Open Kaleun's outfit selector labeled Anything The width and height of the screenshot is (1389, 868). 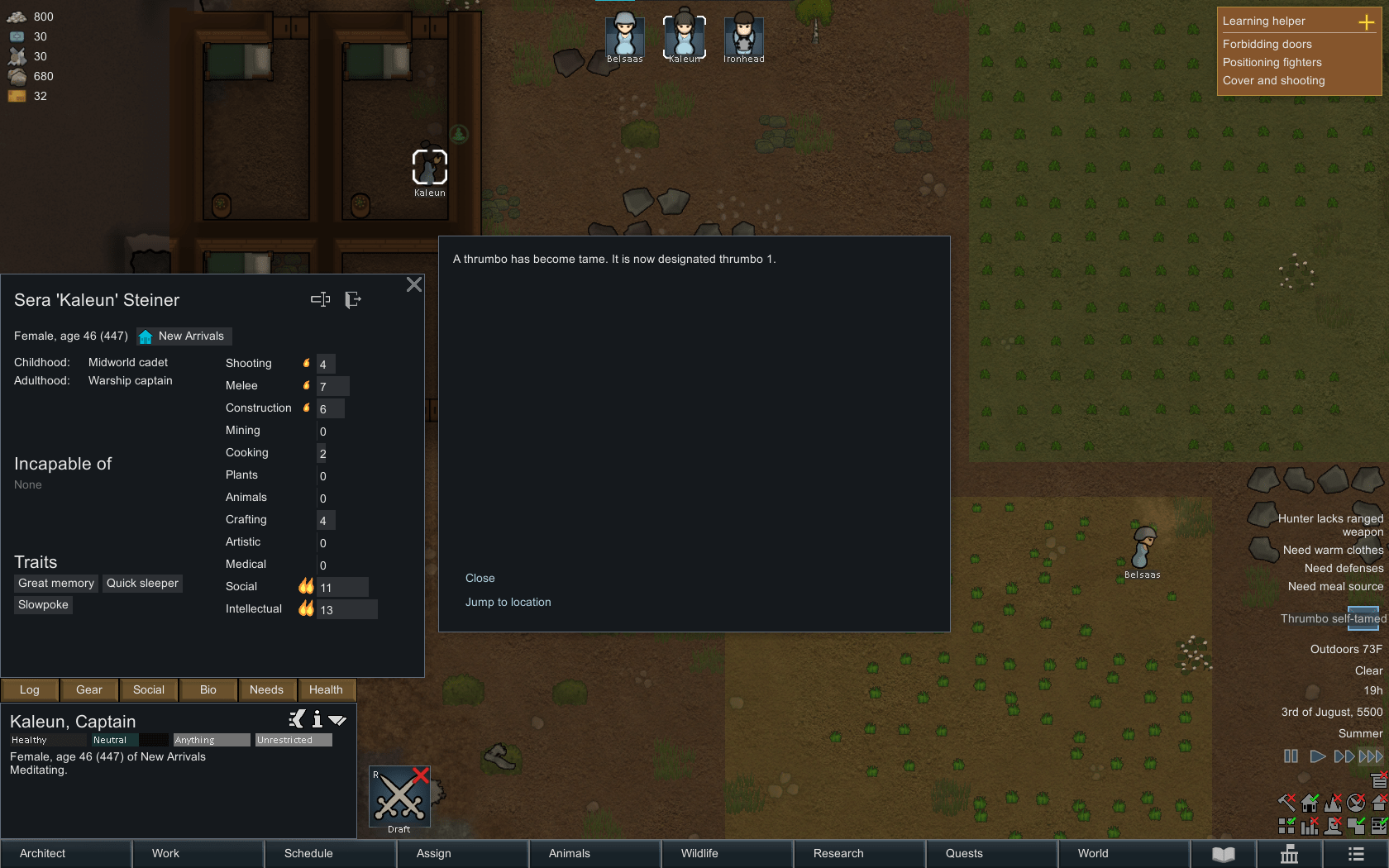[210, 740]
